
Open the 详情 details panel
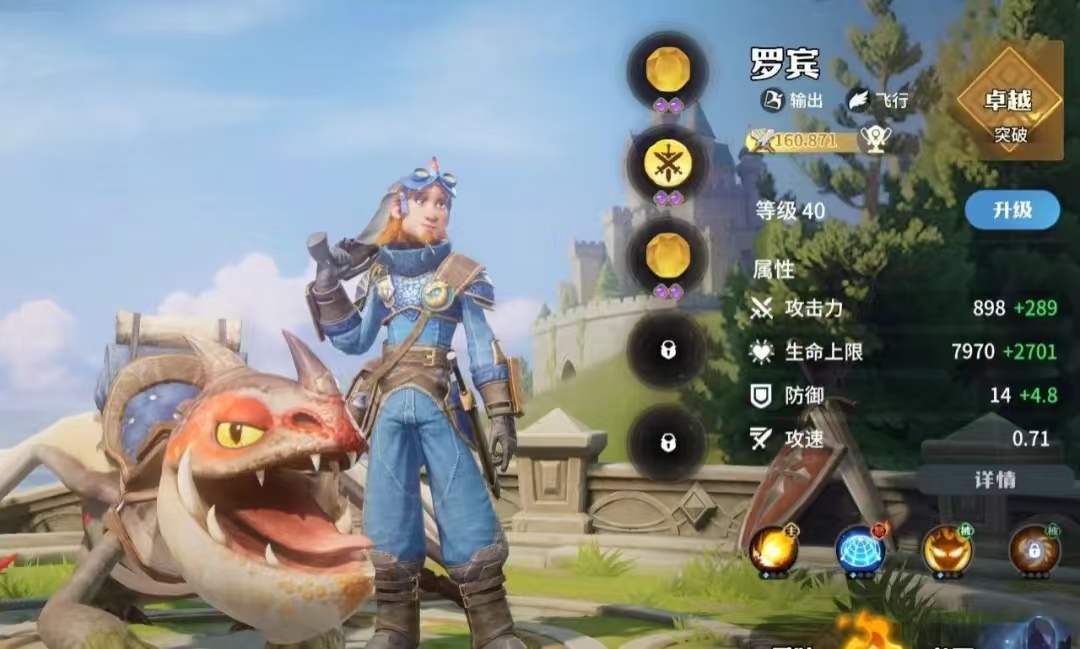point(994,479)
